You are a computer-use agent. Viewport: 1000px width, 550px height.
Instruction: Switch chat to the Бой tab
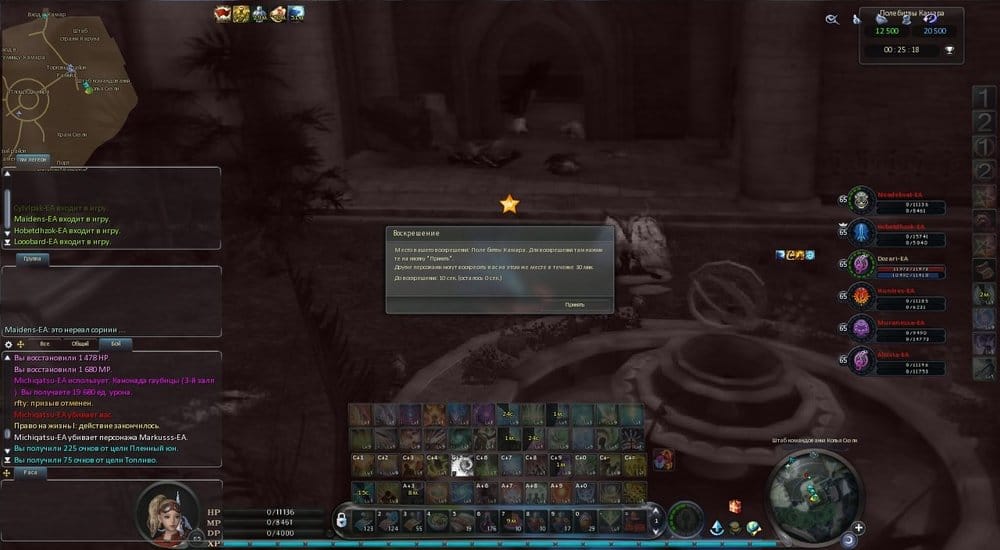click(113, 343)
